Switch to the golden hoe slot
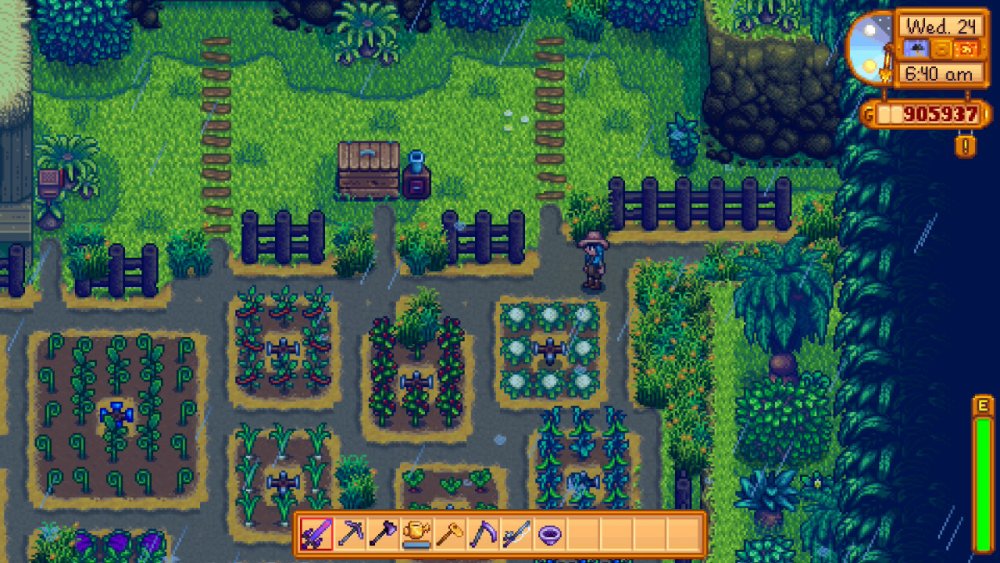This screenshot has height=563, width=1000. point(449,534)
